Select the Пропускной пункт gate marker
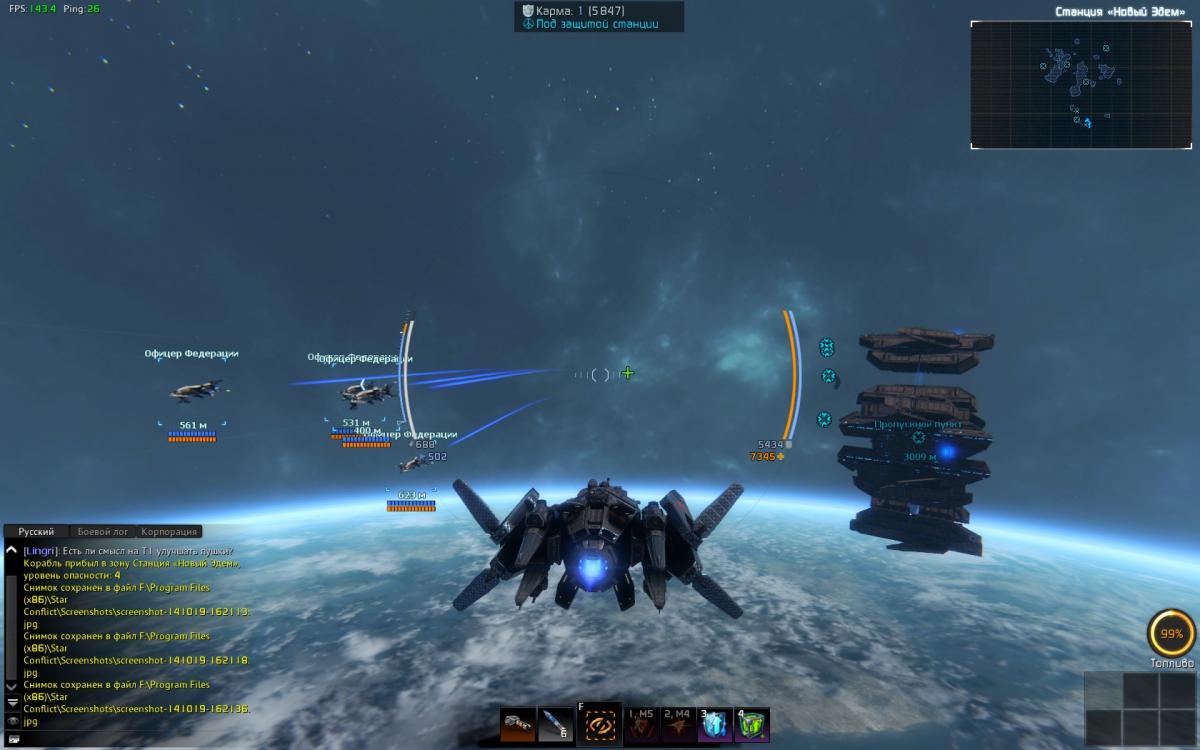Viewport: 1200px width, 750px height. click(919, 437)
